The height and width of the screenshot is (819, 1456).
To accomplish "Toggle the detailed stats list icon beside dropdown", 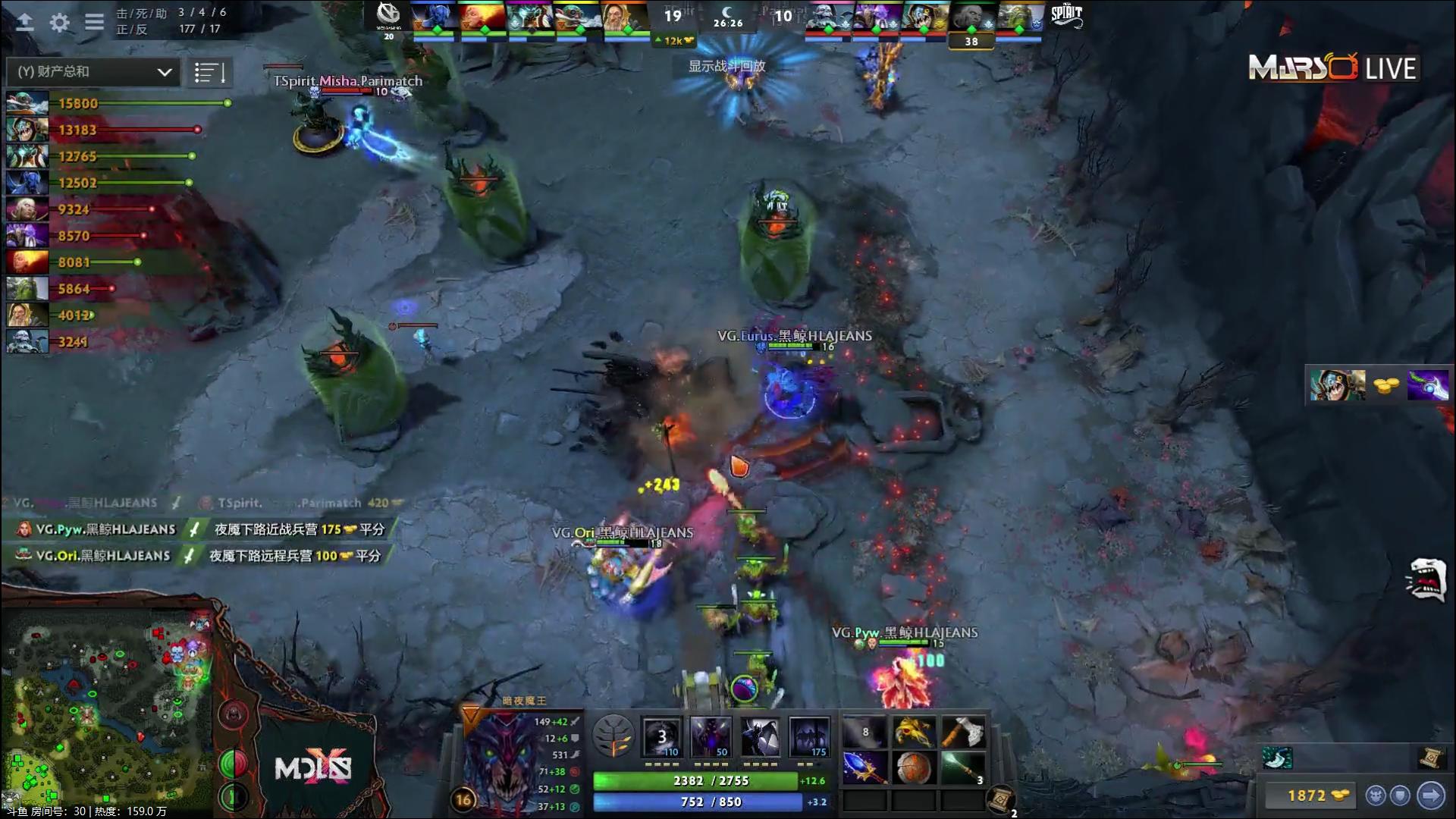I will (x=210, y=72).
